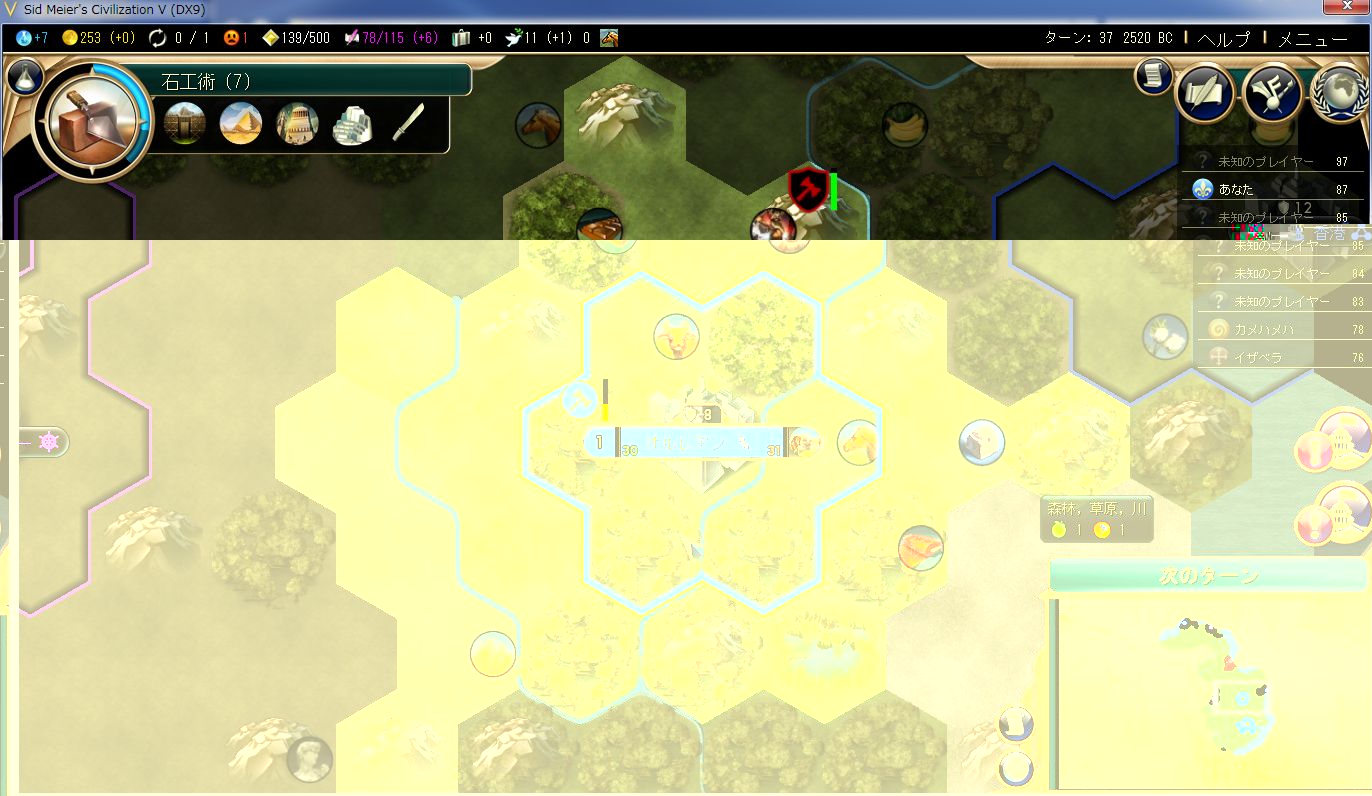This screenshot has width=1372, height=796.
Task: Select the walls building icon
Action: point(185,124)
